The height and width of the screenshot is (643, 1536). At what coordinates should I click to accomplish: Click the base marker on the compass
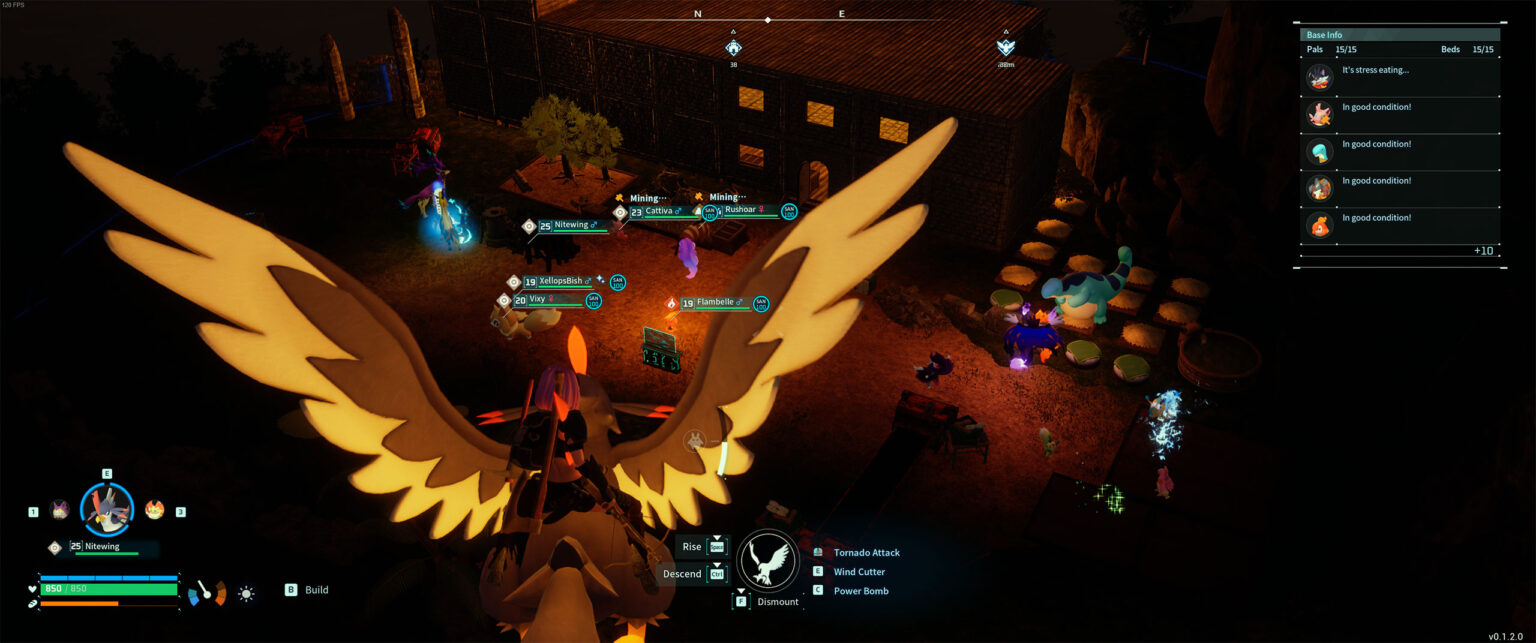[733, 47]
